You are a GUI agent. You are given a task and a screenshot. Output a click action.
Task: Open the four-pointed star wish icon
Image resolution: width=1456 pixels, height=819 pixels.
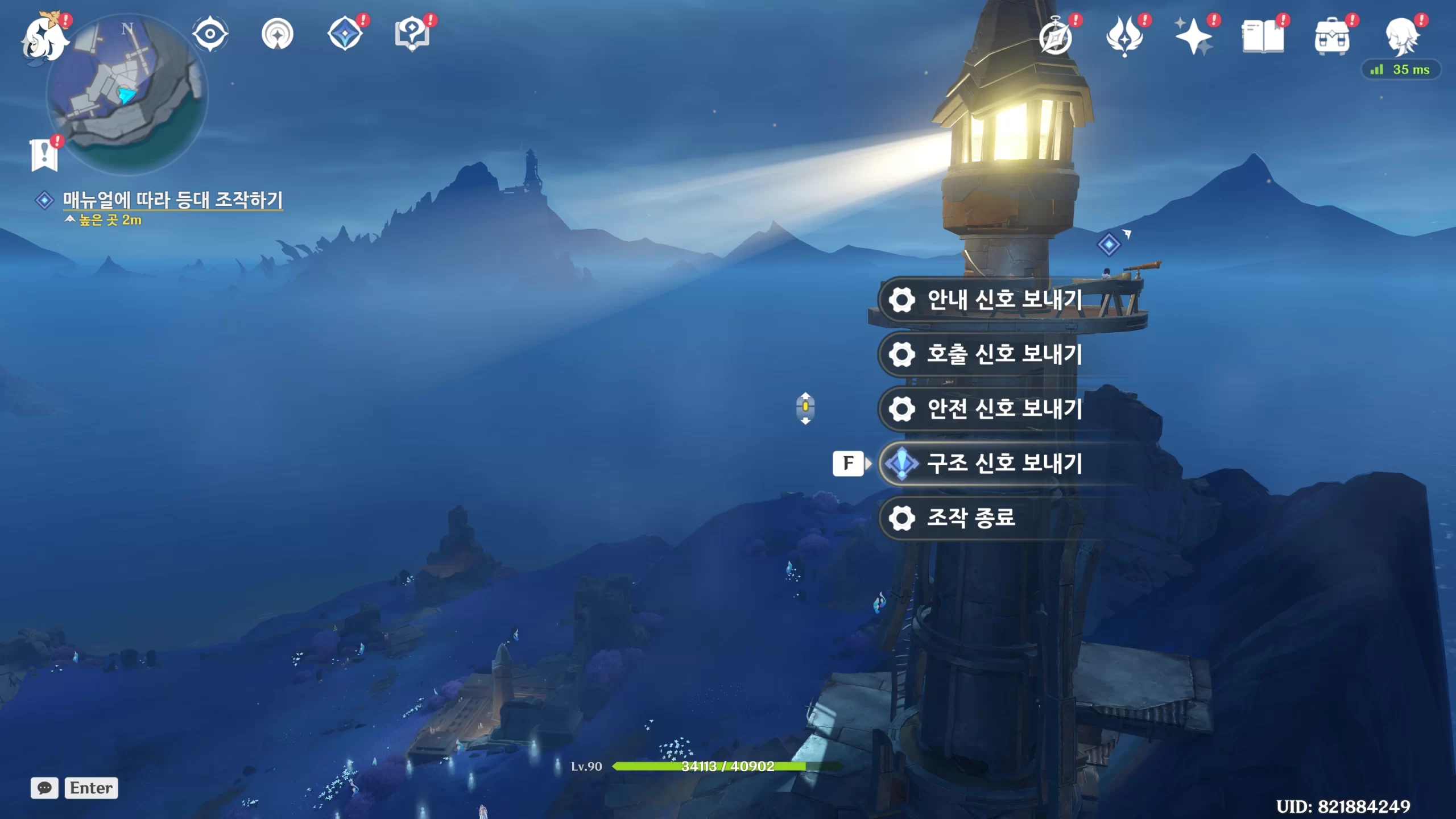(x=1193, y=36)
